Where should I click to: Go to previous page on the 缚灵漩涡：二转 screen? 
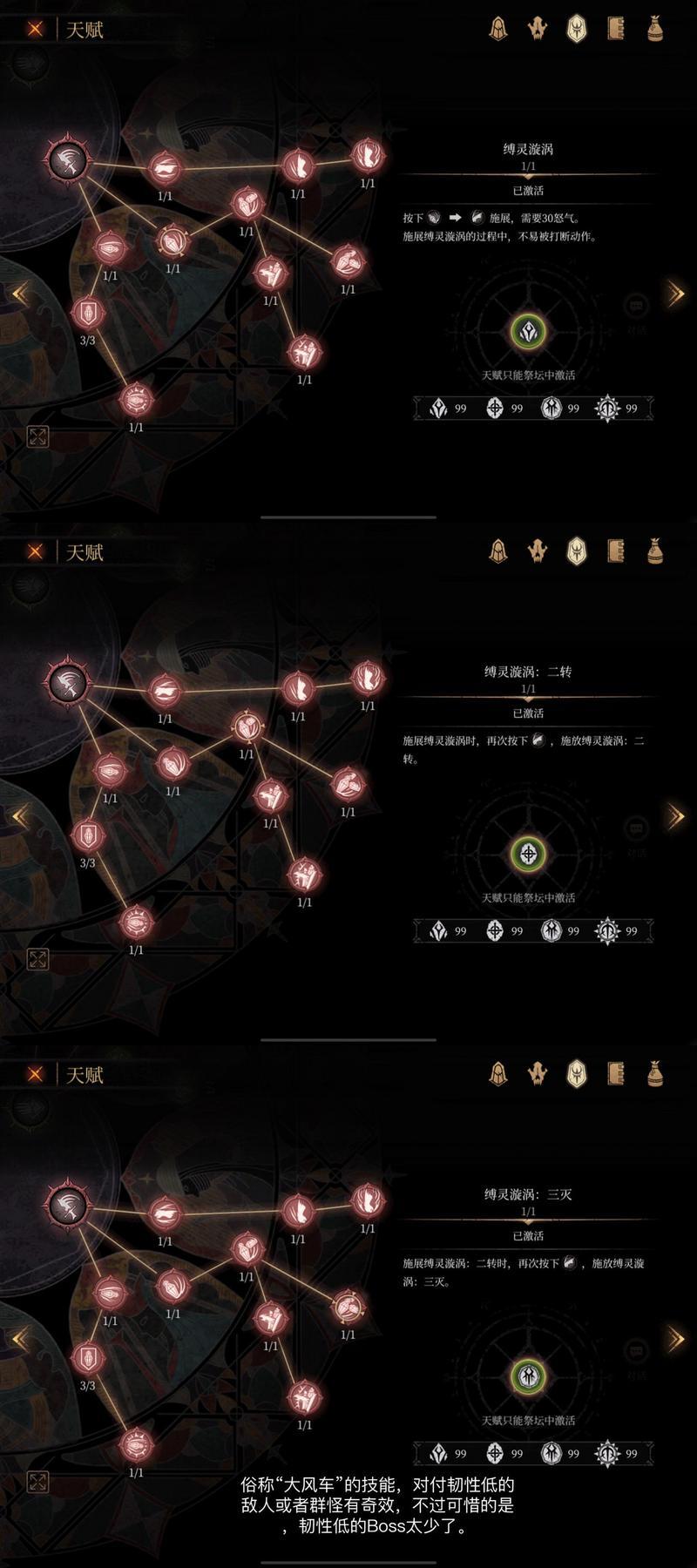tap(19, 816)
